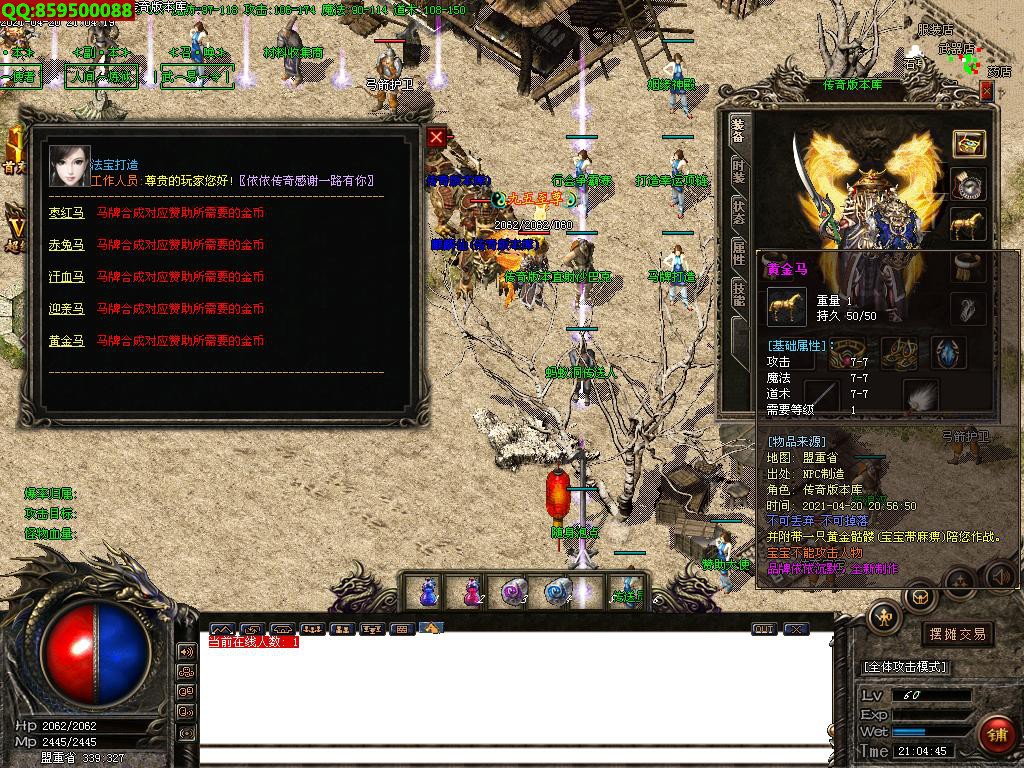This screenshot has height=768, width=1024.
Task: Select the 黄金马 dialogue entry
Action: [x=66, y=340]
